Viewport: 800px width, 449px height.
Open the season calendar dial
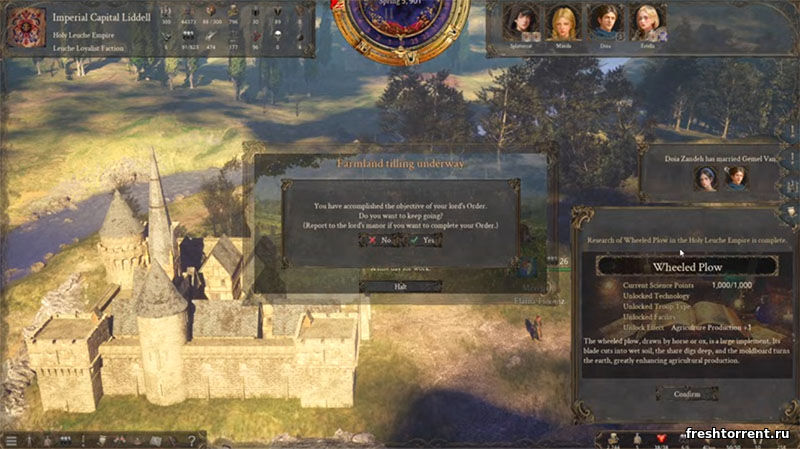click(x=400, y=22)
